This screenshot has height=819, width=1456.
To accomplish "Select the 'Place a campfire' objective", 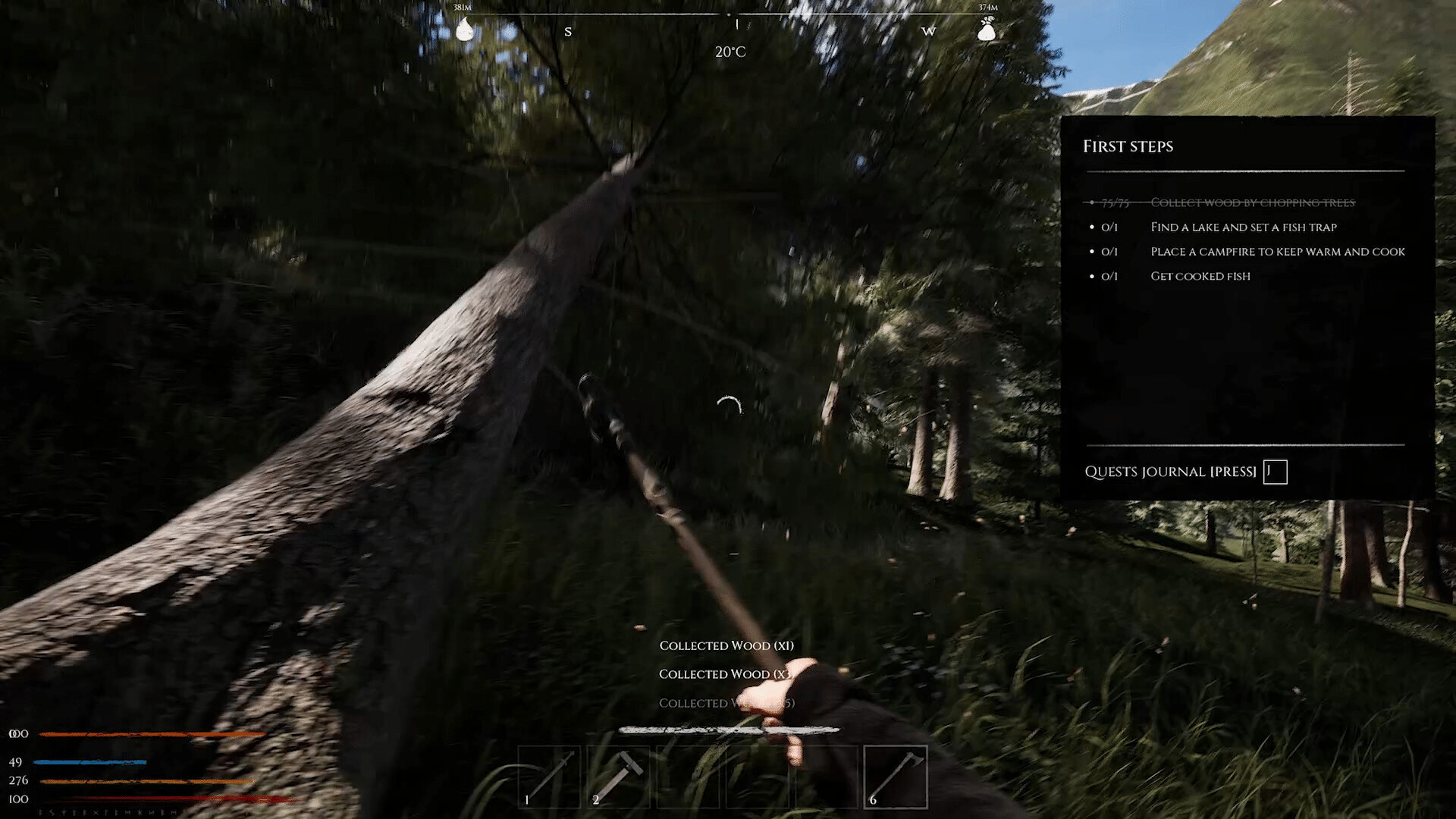I will (1277, 251).
